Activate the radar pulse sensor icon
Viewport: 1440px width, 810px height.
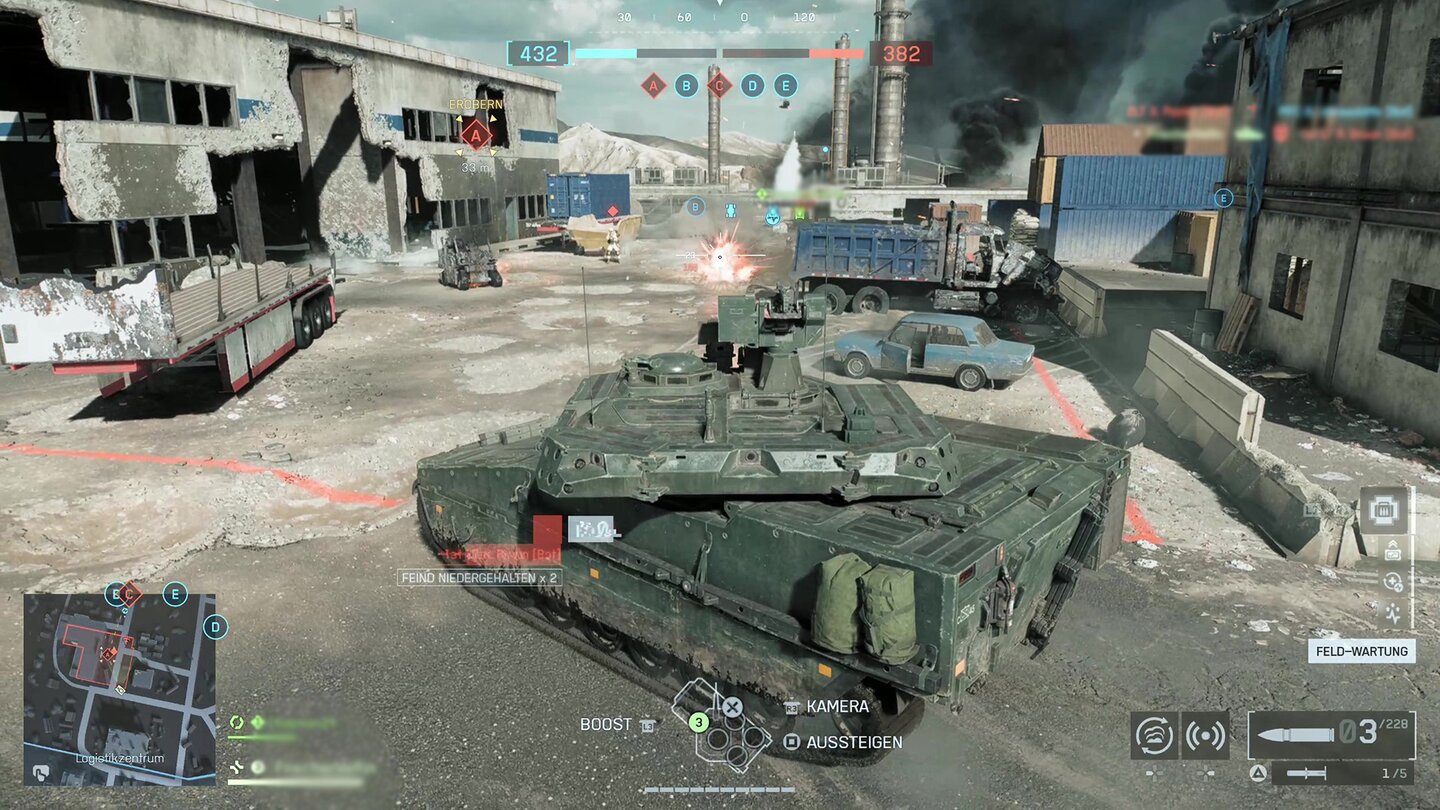(1205, 735)
